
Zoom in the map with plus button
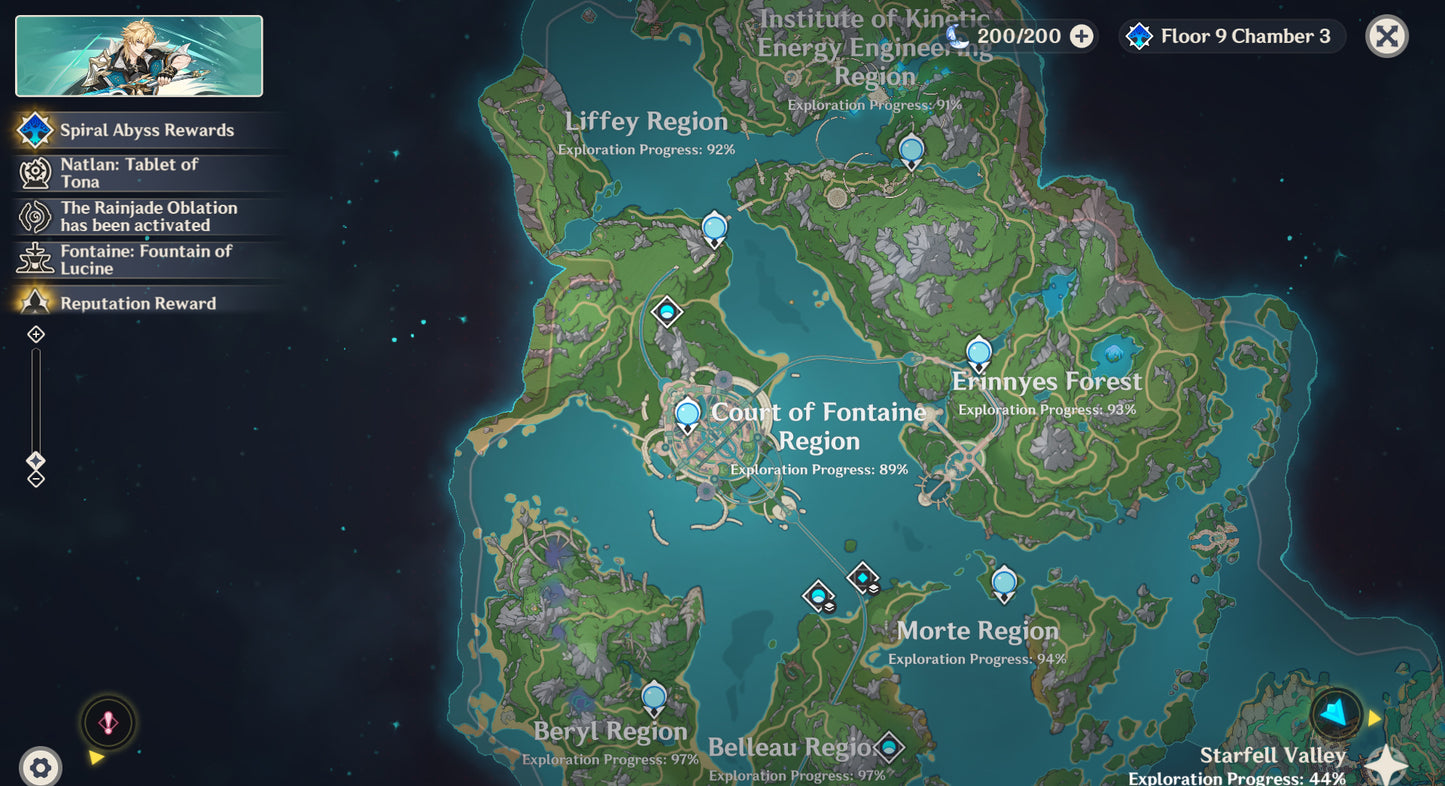(36, 334)
